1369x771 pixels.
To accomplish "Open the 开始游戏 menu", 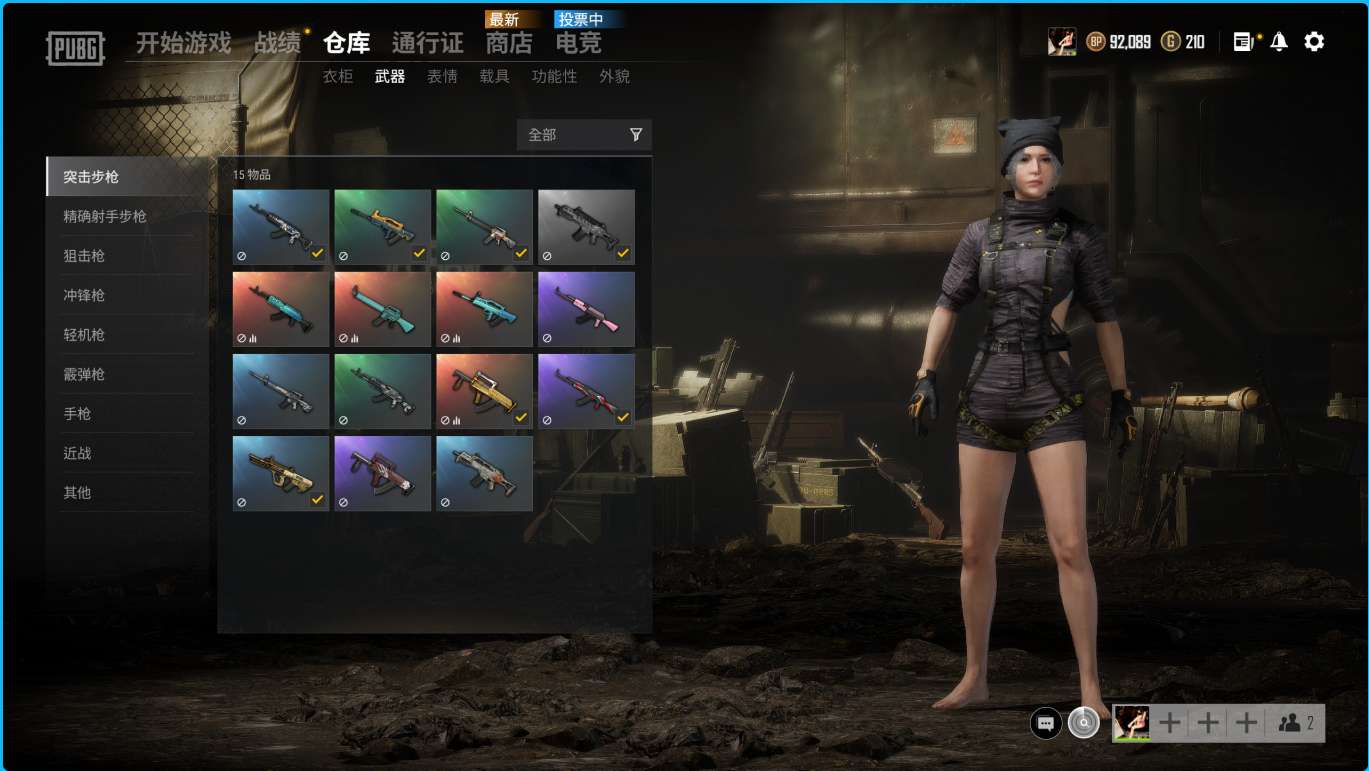I will [x=183, y=43].
